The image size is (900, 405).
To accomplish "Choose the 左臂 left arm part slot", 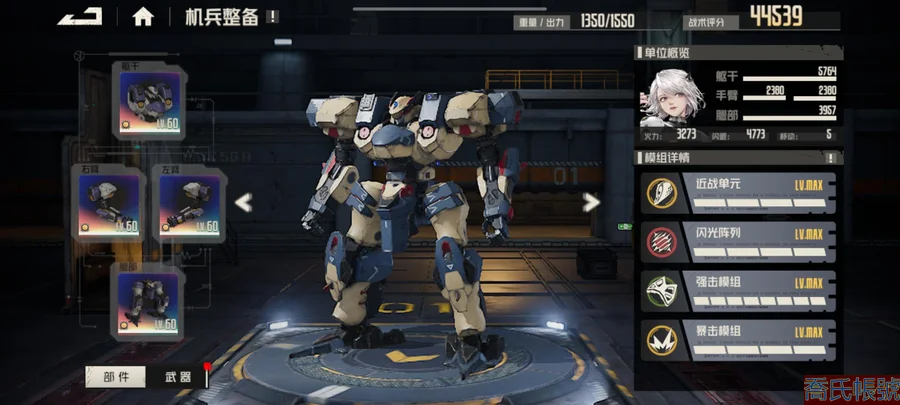I will point(189,202).
